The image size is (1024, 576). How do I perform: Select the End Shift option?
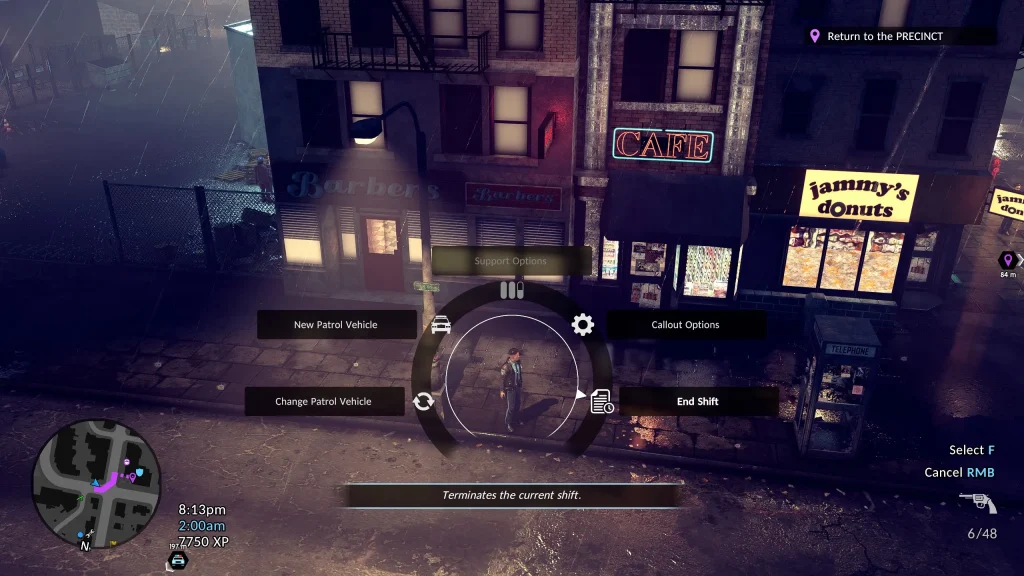(x=698, y=401)
